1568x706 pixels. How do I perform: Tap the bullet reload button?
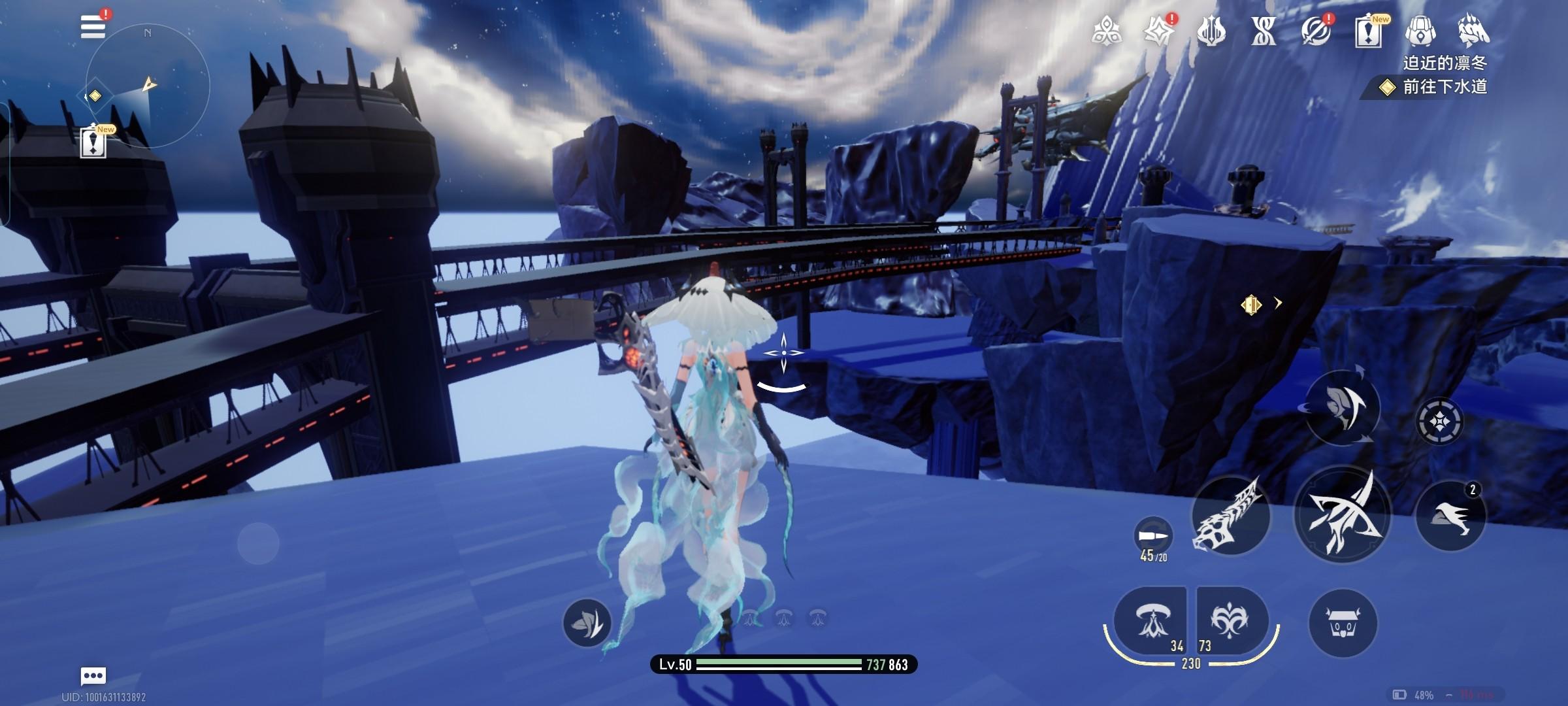tap(1153, 537)
